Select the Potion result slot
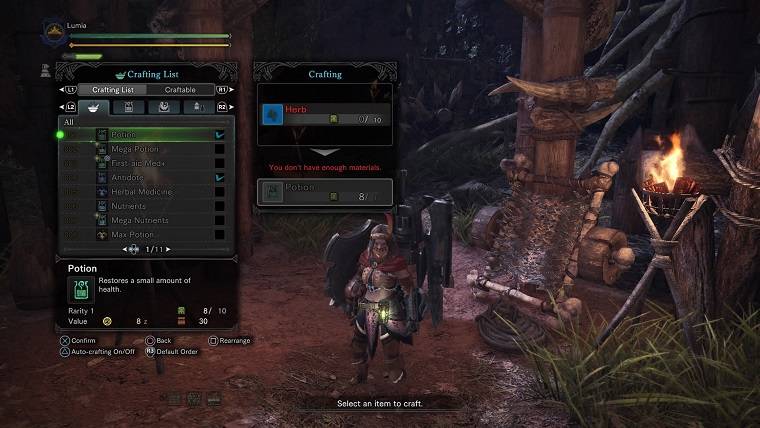Image resolution: width=760 pixels, height=428 pixels. point(324,191)
